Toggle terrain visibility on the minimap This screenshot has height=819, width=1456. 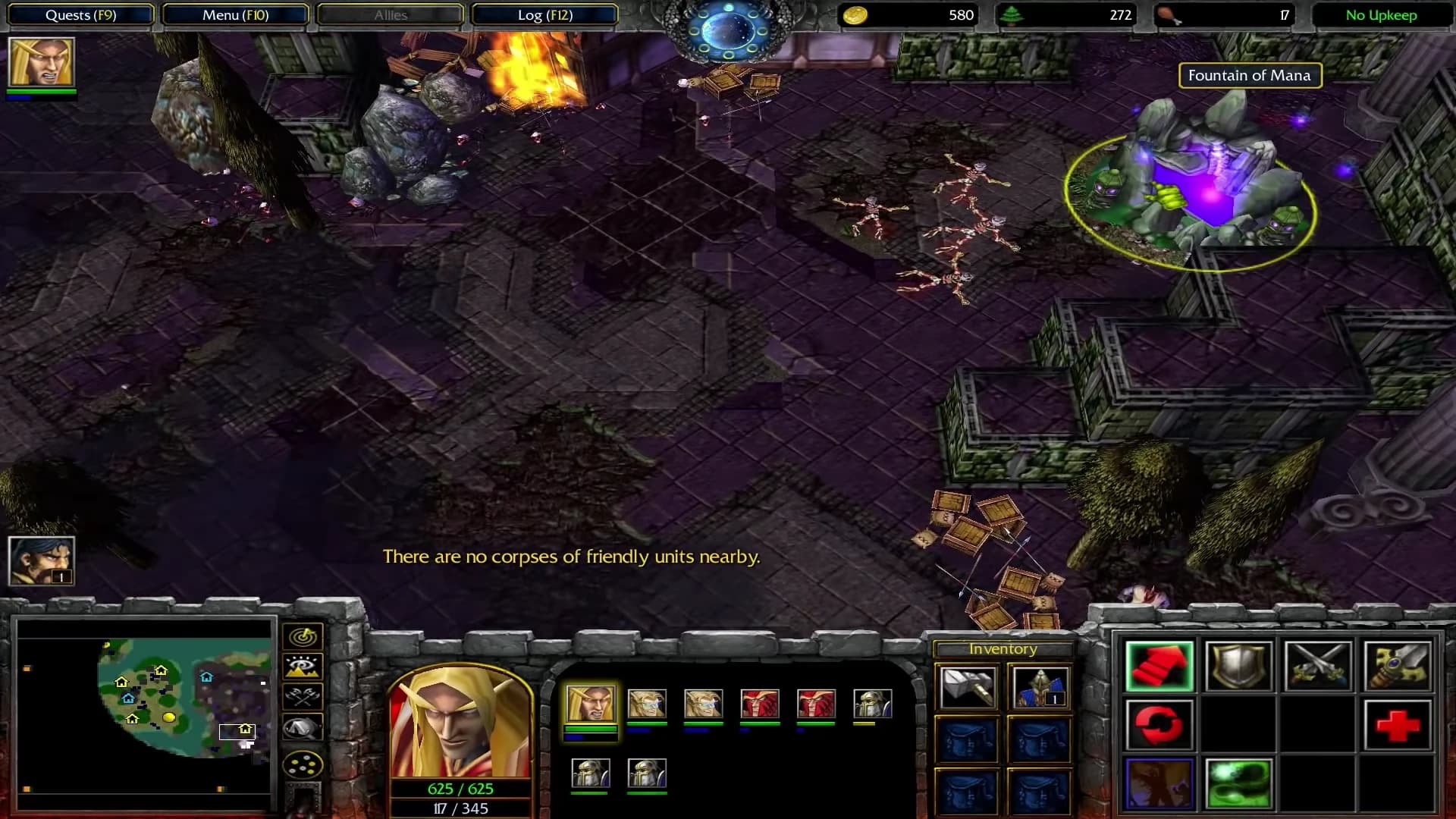click(303, 666)
